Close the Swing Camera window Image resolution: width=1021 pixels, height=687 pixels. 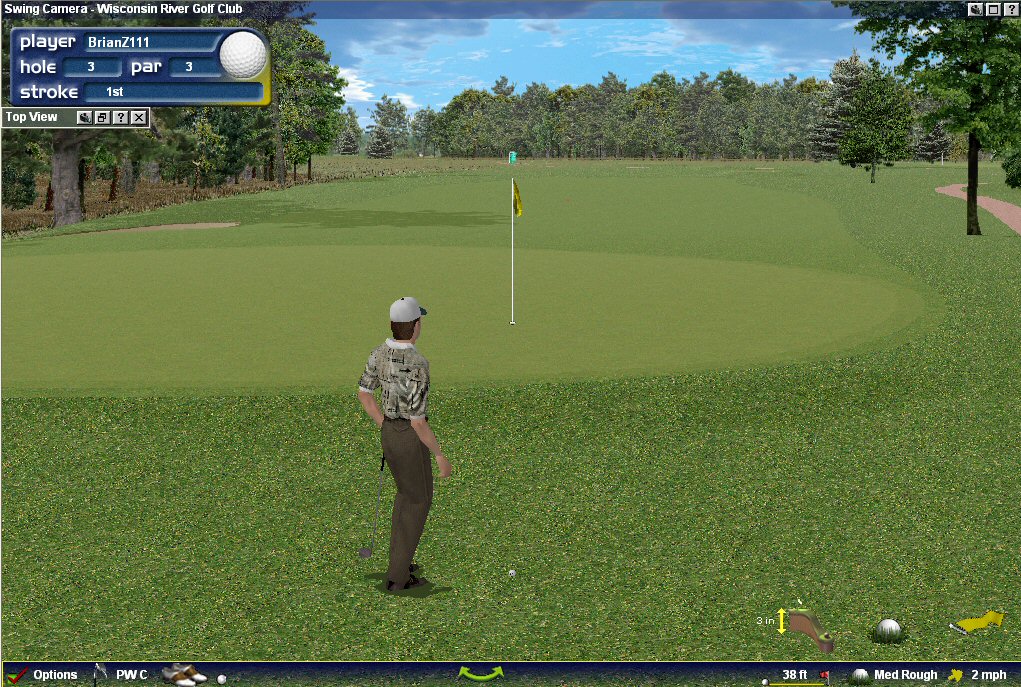pyautogui.click(x=1011, y=9)
